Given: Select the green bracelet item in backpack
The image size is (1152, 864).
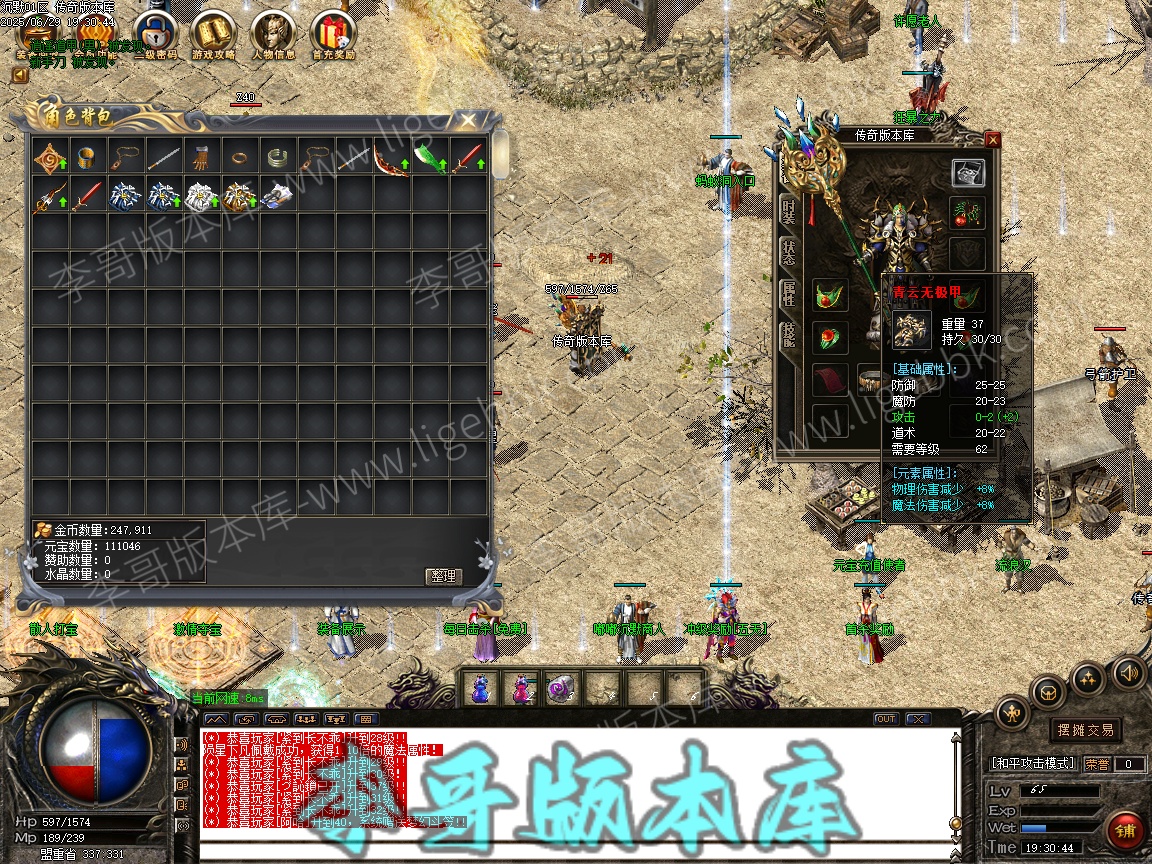Looking at the screenshot, I should pyautogui.click(x=277, y=158).
